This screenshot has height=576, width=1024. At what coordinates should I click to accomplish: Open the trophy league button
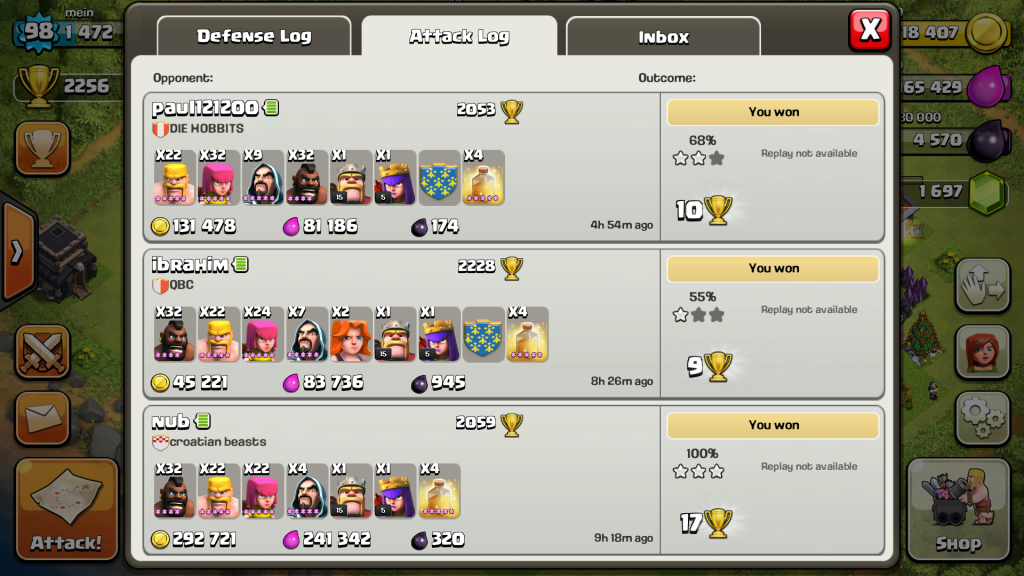point(42,149)
